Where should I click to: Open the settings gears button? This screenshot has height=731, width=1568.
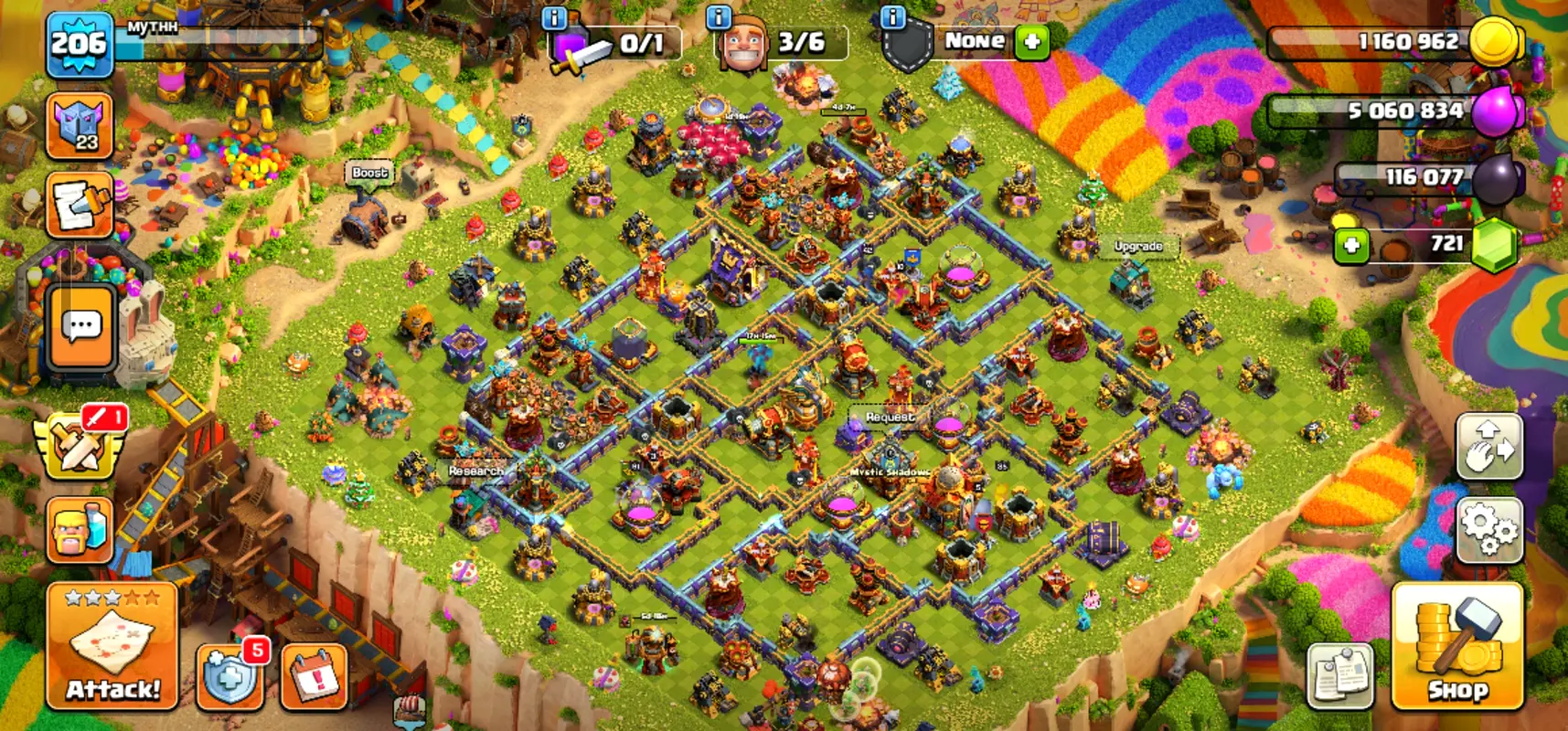pos(1489,530)
